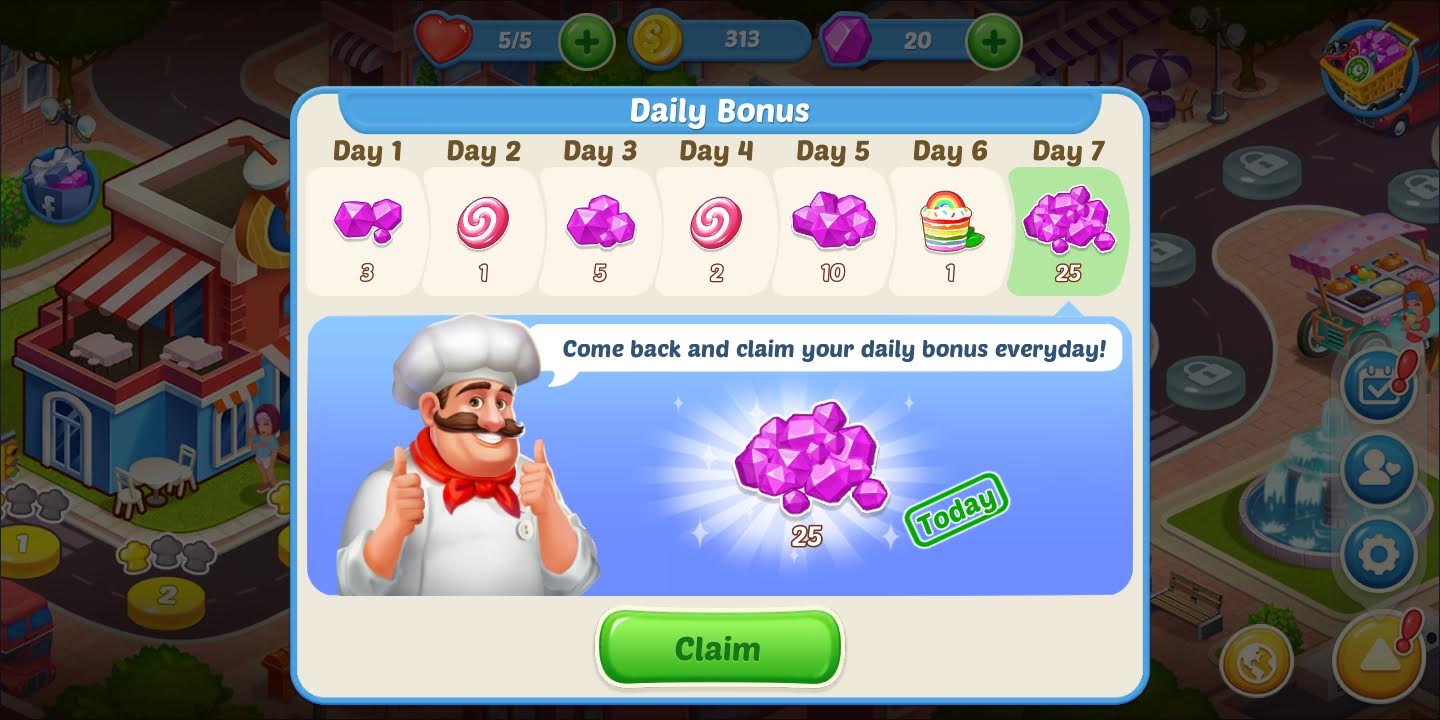Click the heart lives icon
The image size is (1440, 720).
[x=443, y=40]
